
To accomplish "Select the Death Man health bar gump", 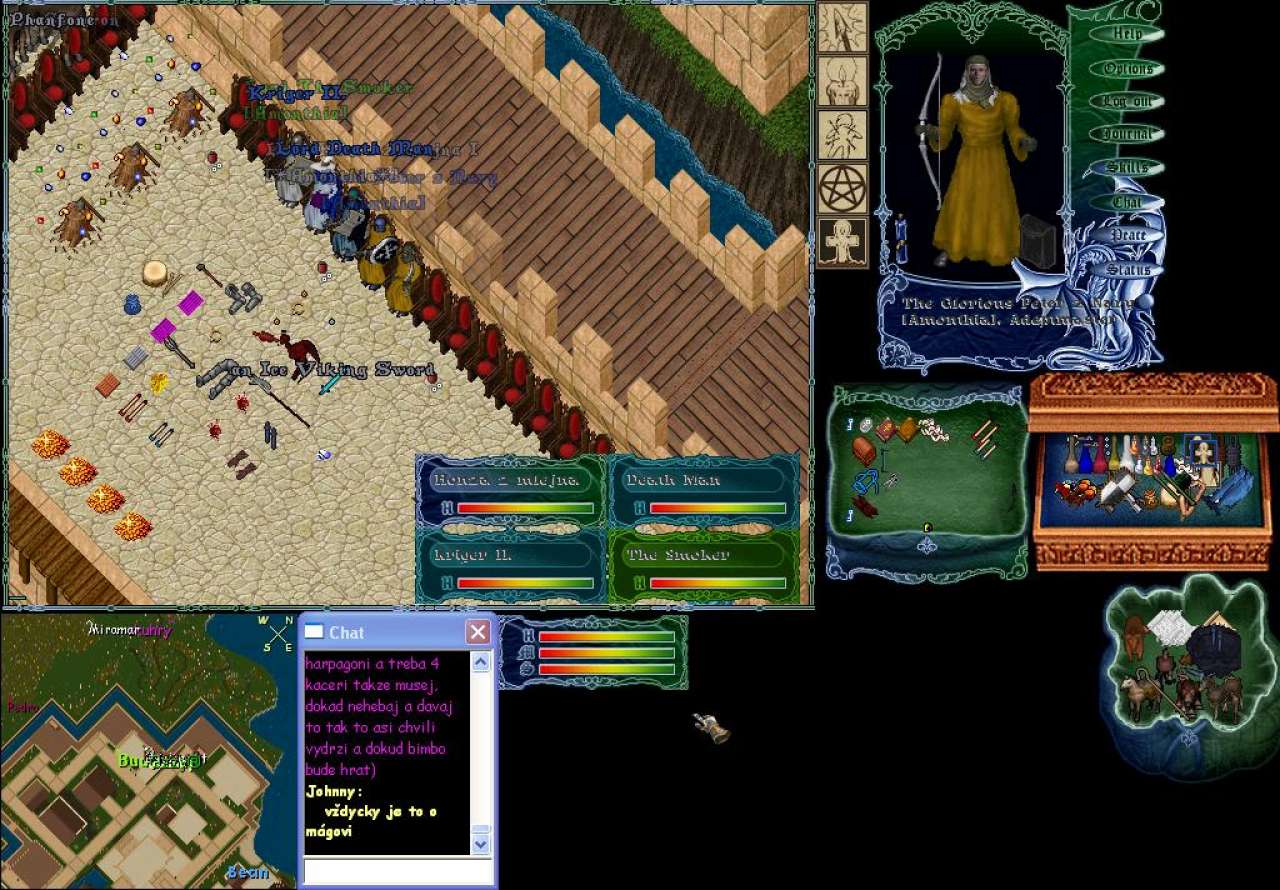I will 703,491.
